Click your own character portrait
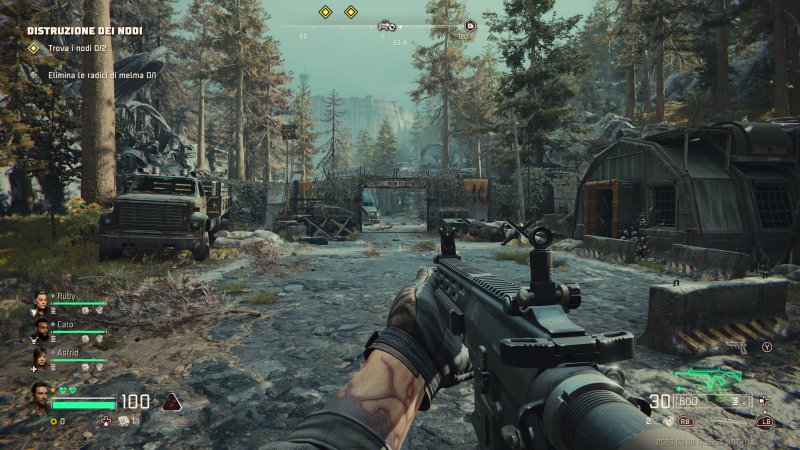Viewport: 800px width, 450px height. pyautogui.click(x=40, y=397)
